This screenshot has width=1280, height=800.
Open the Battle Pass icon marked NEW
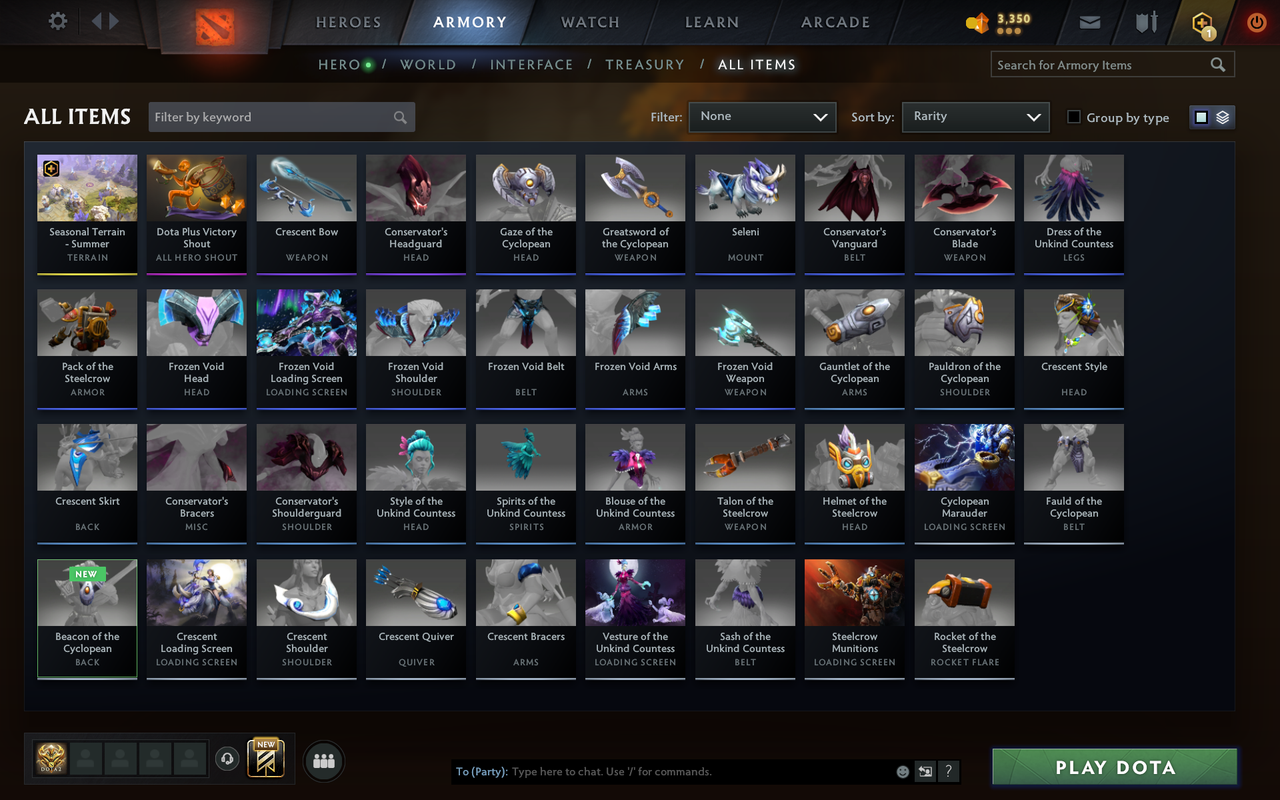click(265, 760)
